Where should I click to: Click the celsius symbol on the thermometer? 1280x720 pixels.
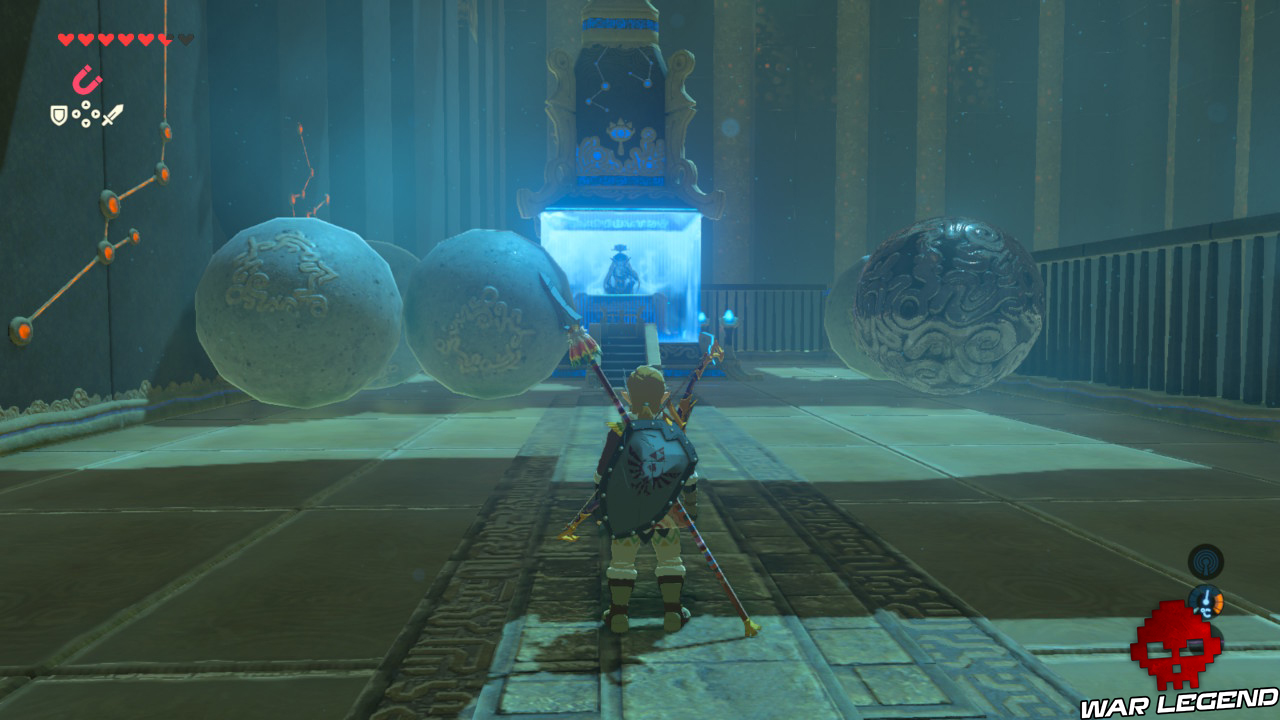click(x=1206, y=613)
